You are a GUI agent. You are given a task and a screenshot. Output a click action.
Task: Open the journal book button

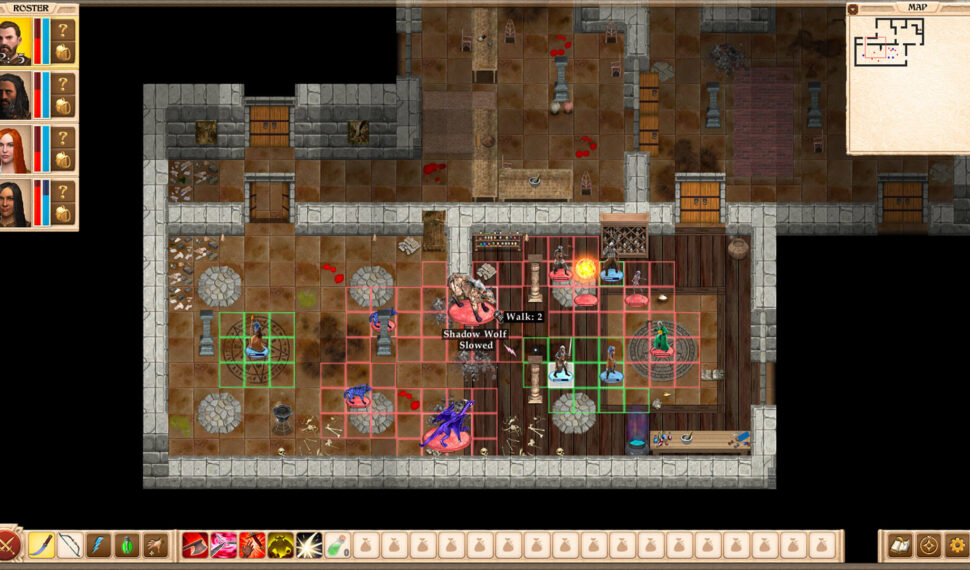[x=898, y=546]
